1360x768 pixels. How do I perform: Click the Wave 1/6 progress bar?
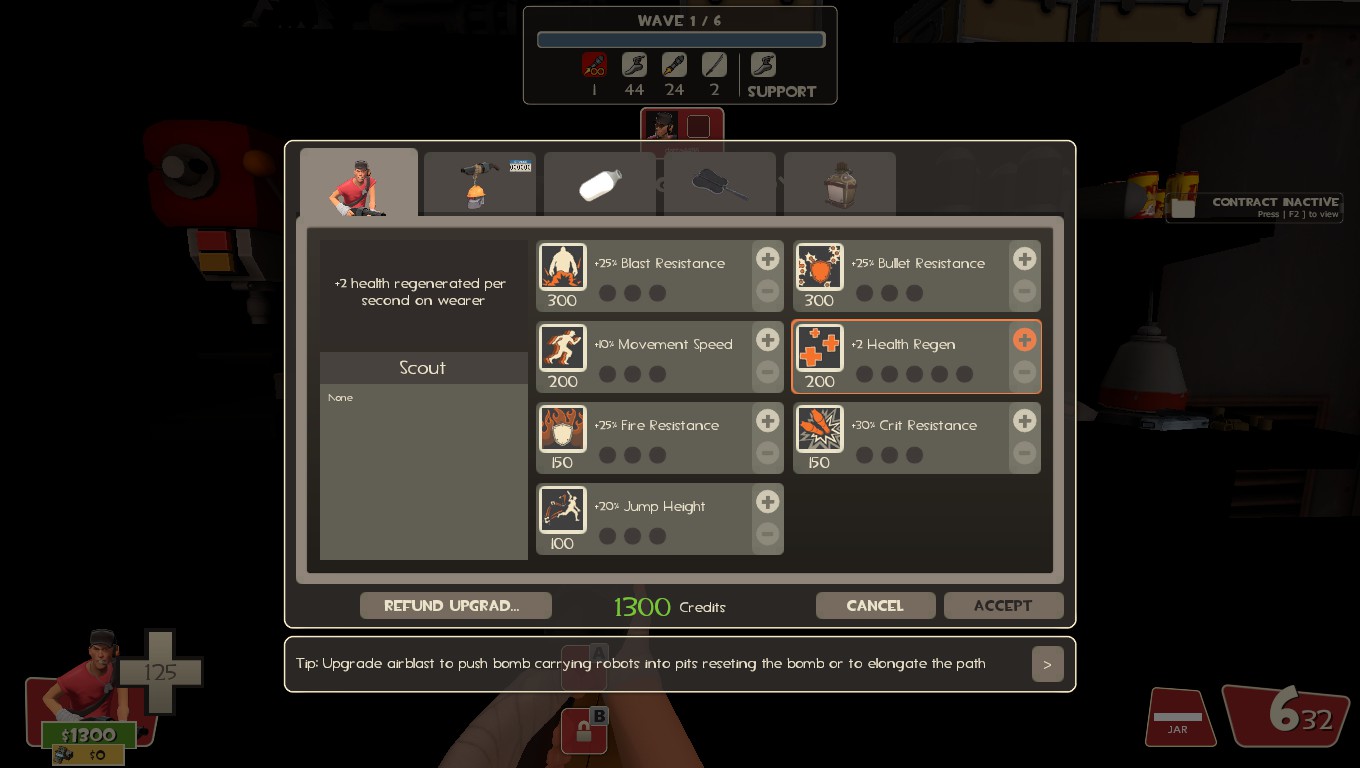pyautogui.click(x=680, y=39)
